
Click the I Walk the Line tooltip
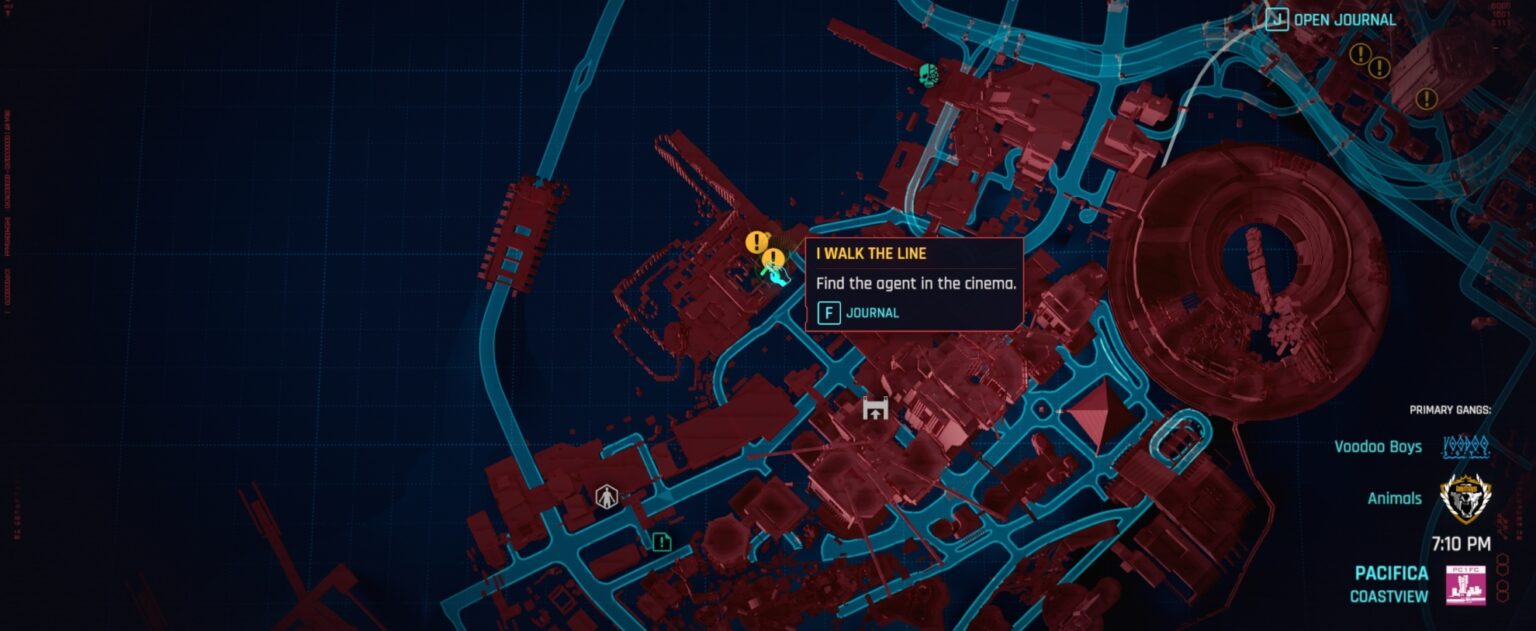click(x=913, y=282)
